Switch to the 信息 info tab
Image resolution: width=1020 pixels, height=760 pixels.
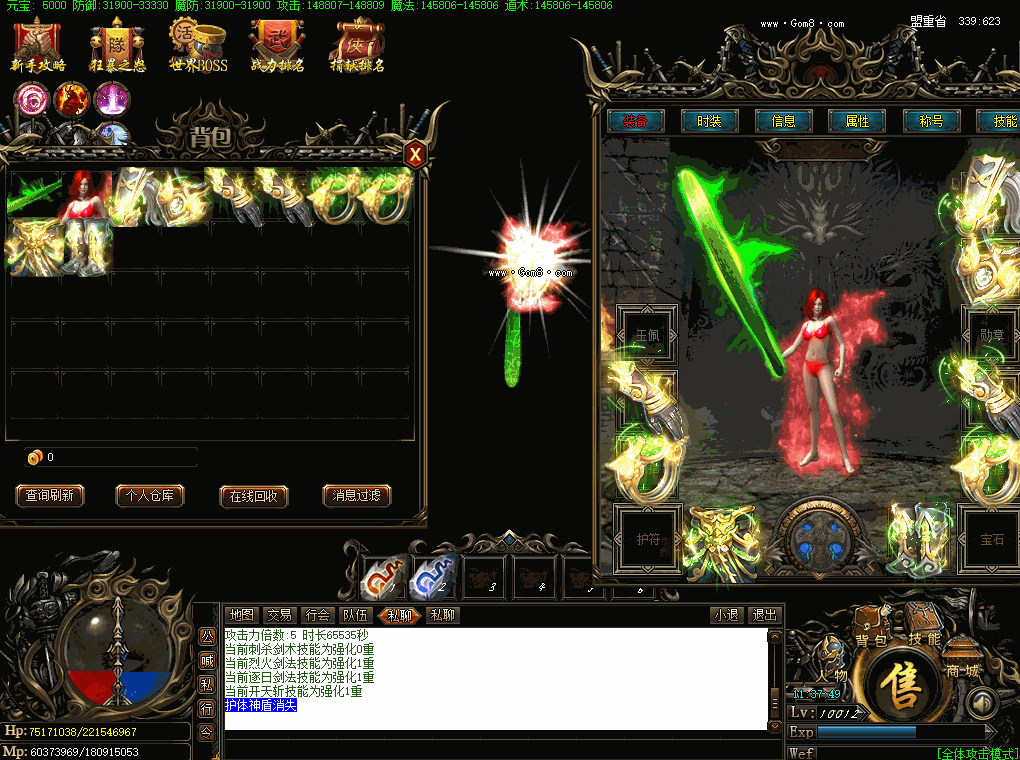coord(783,121)
